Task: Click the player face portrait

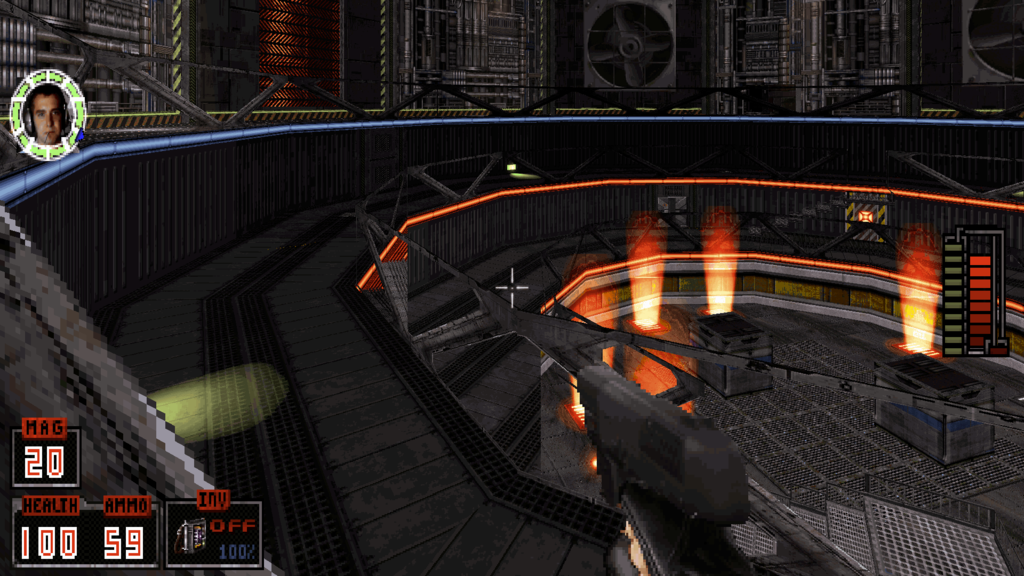Action: (x=47, y=114)
